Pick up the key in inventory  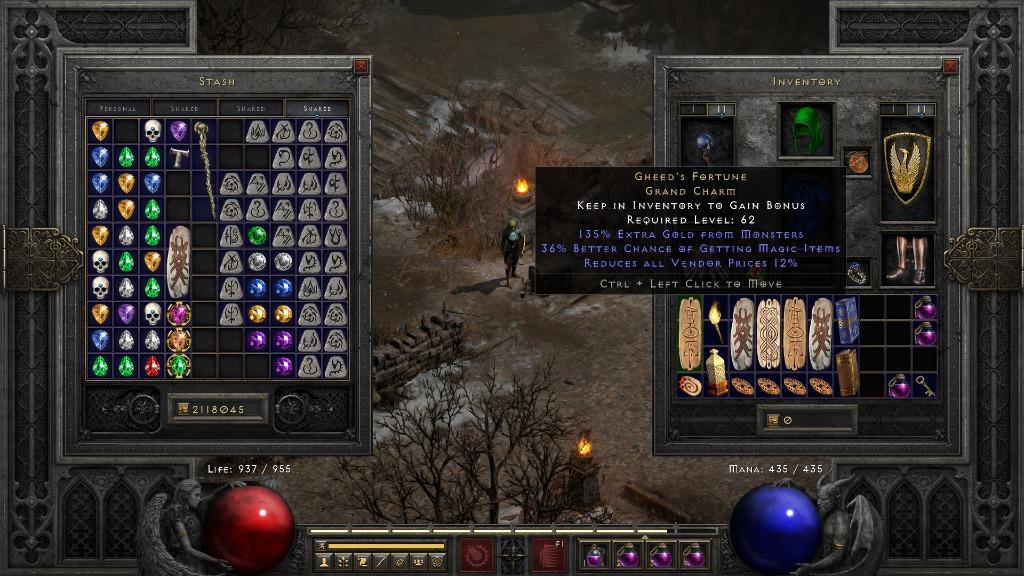click(925, 386)
